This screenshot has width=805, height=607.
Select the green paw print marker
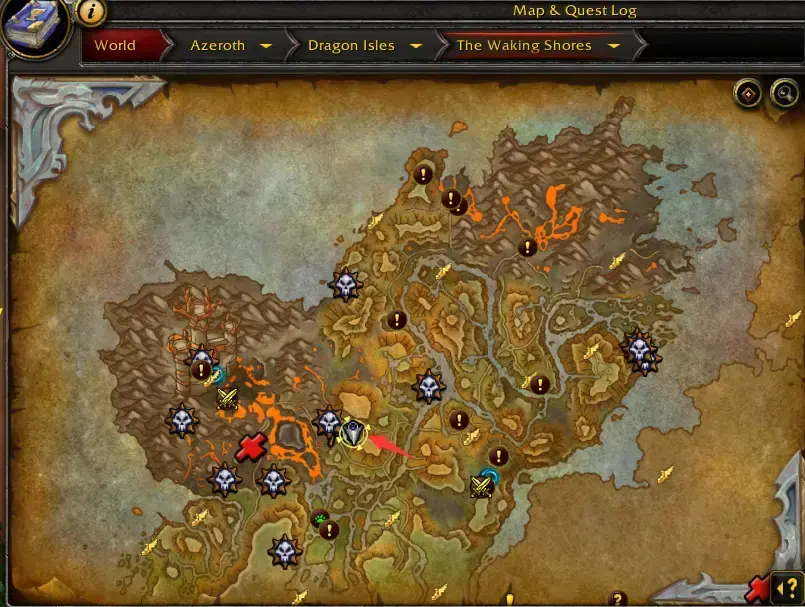tap(320, 518)
